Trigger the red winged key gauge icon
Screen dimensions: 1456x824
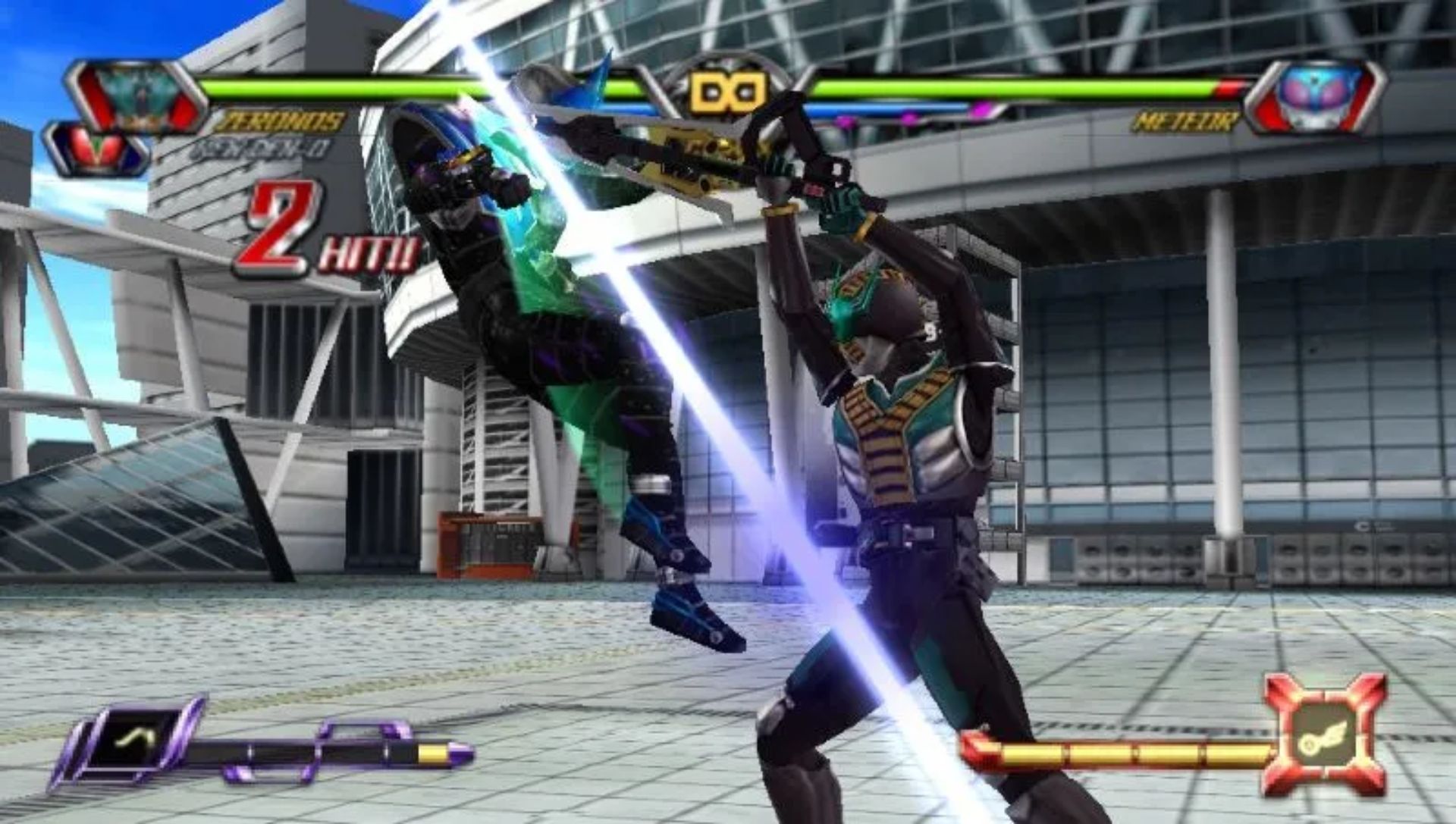(1323, 734)
